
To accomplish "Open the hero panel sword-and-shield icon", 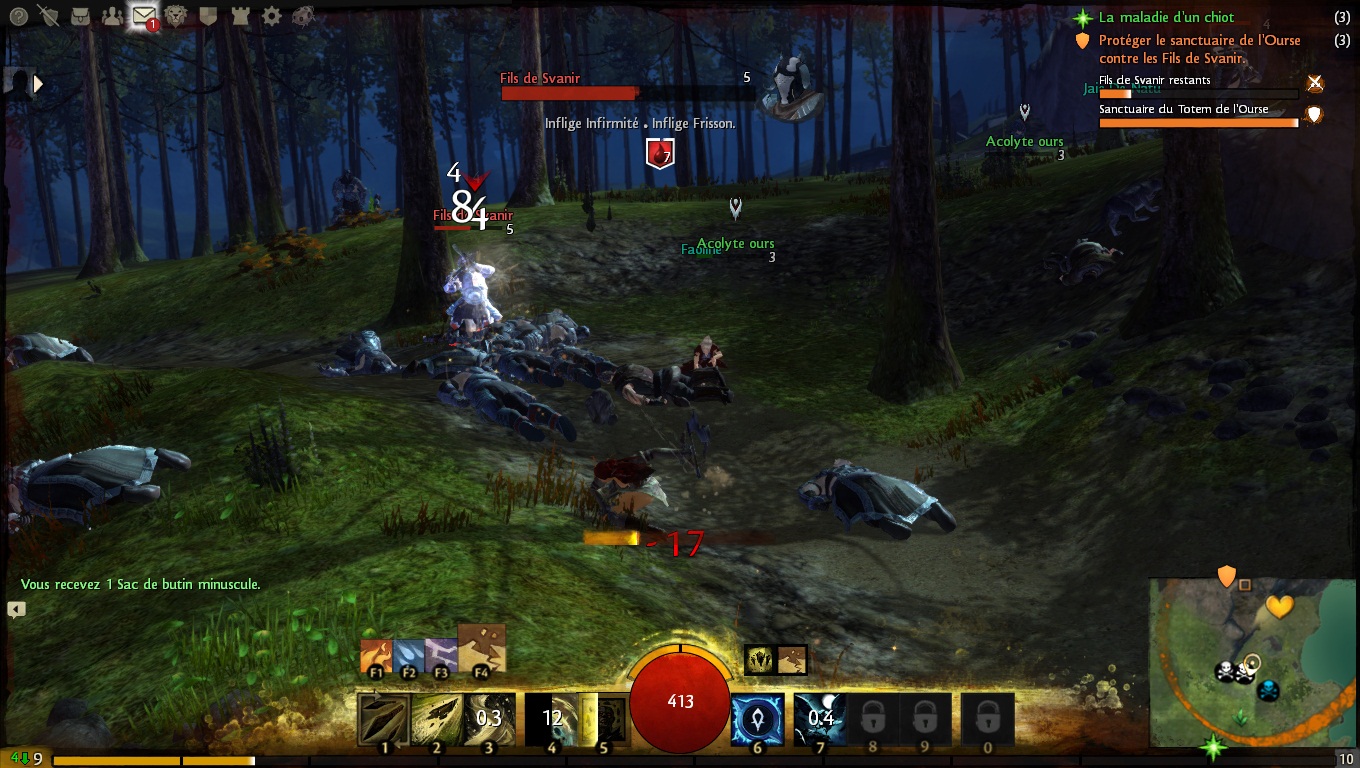I will click(x=49, y=15).
